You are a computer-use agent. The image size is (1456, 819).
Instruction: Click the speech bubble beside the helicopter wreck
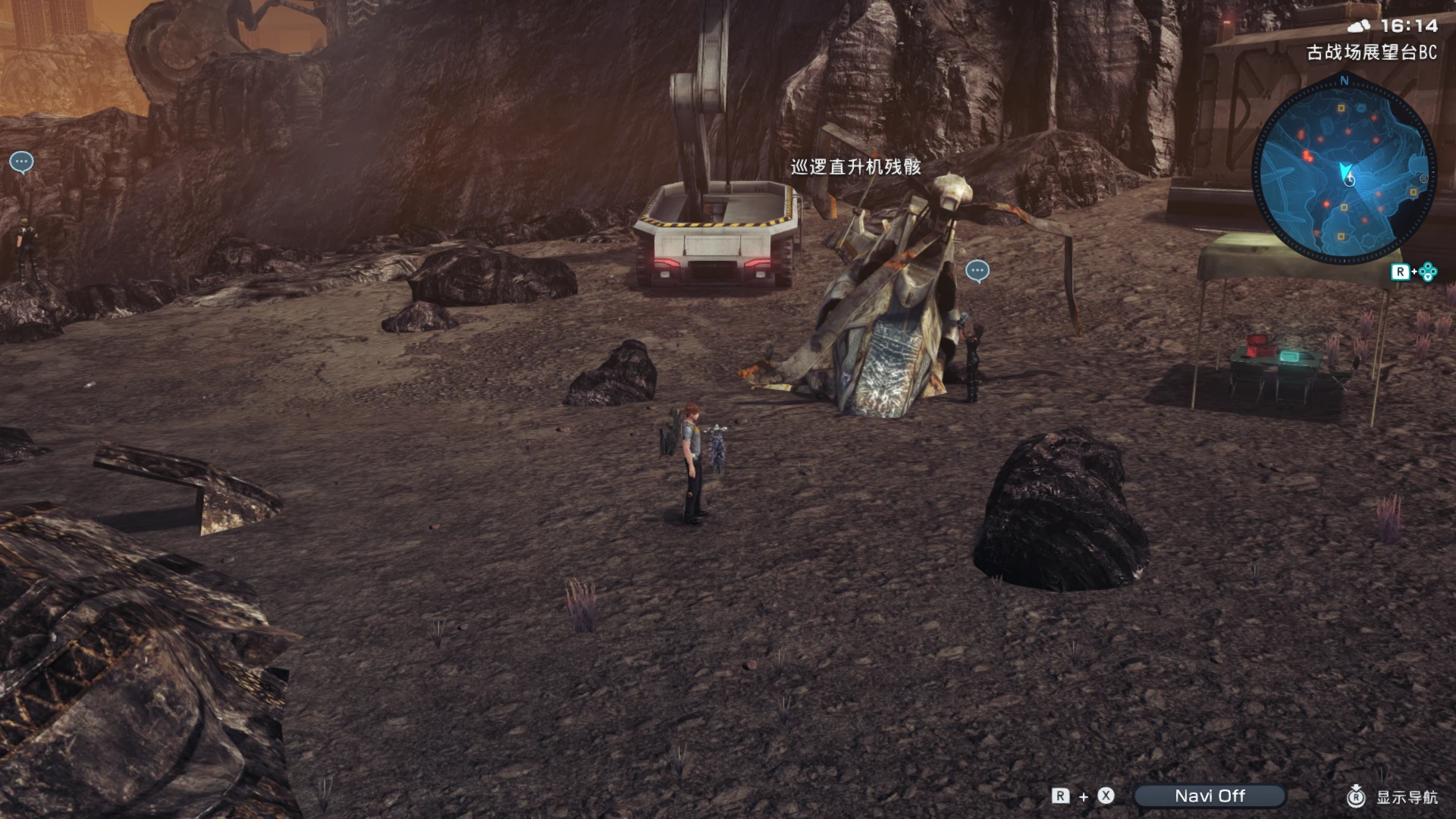coord(977,270)
